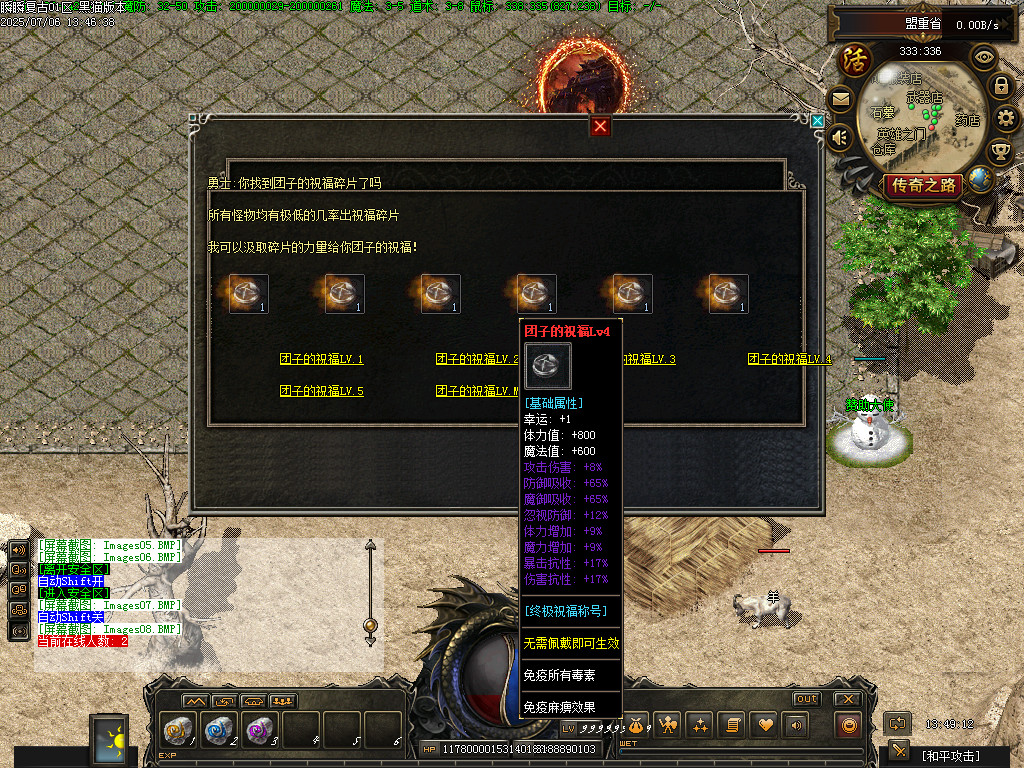
Task: Click the heart icon in bottom bar
Action: click(x=764, y=724)
